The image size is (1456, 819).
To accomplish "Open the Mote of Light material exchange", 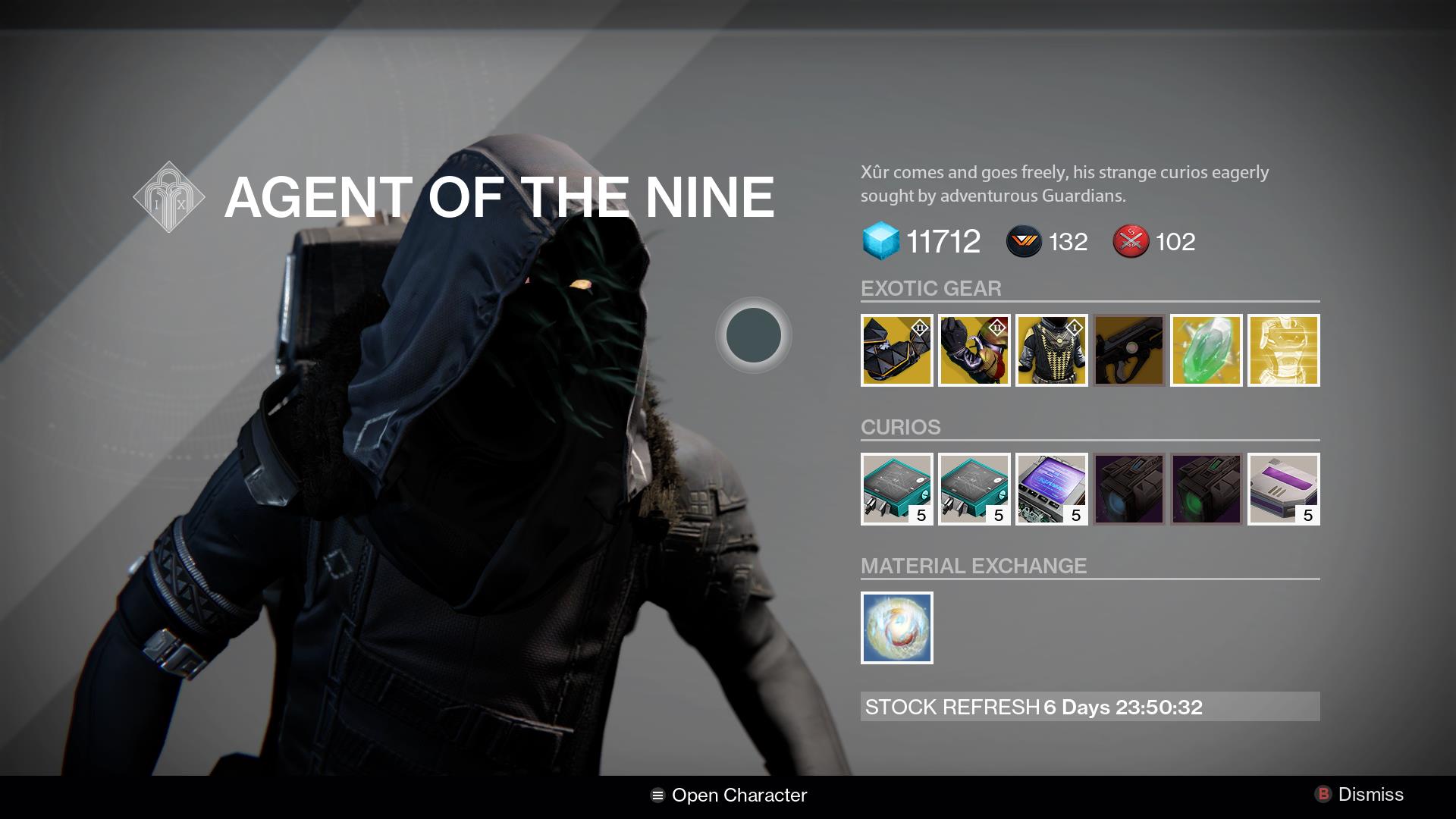I will pos(896,628).
